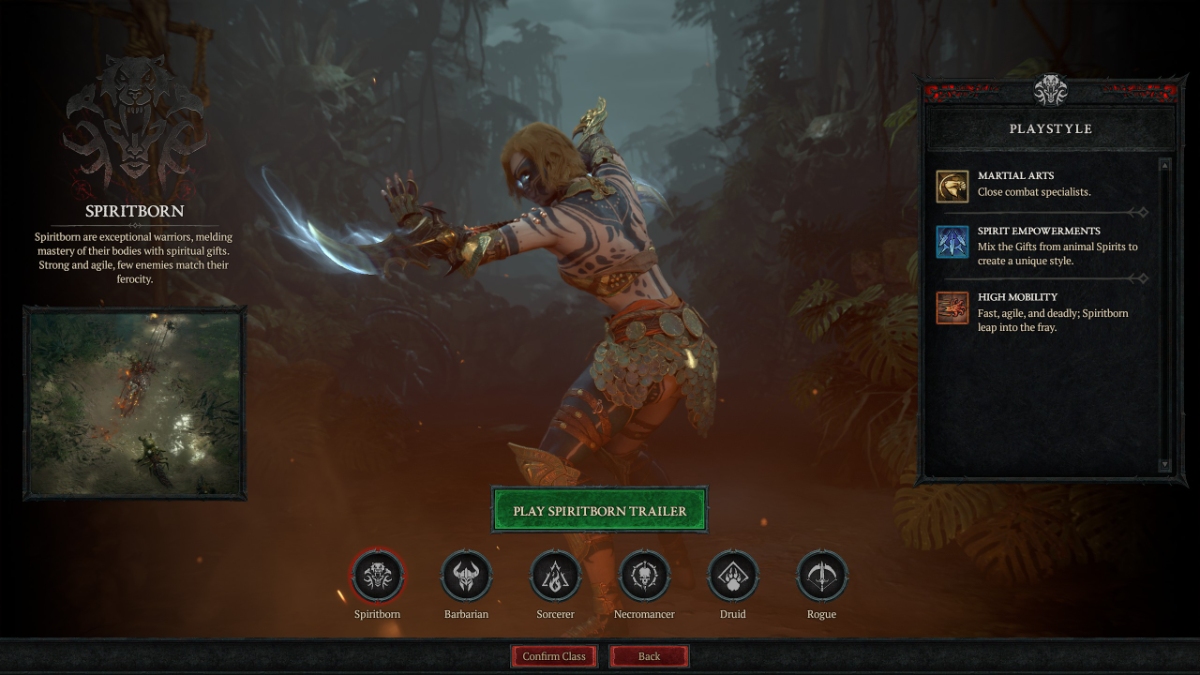
Task: Click the Martial Arts playstyle icon
Action: pos(952,186)
